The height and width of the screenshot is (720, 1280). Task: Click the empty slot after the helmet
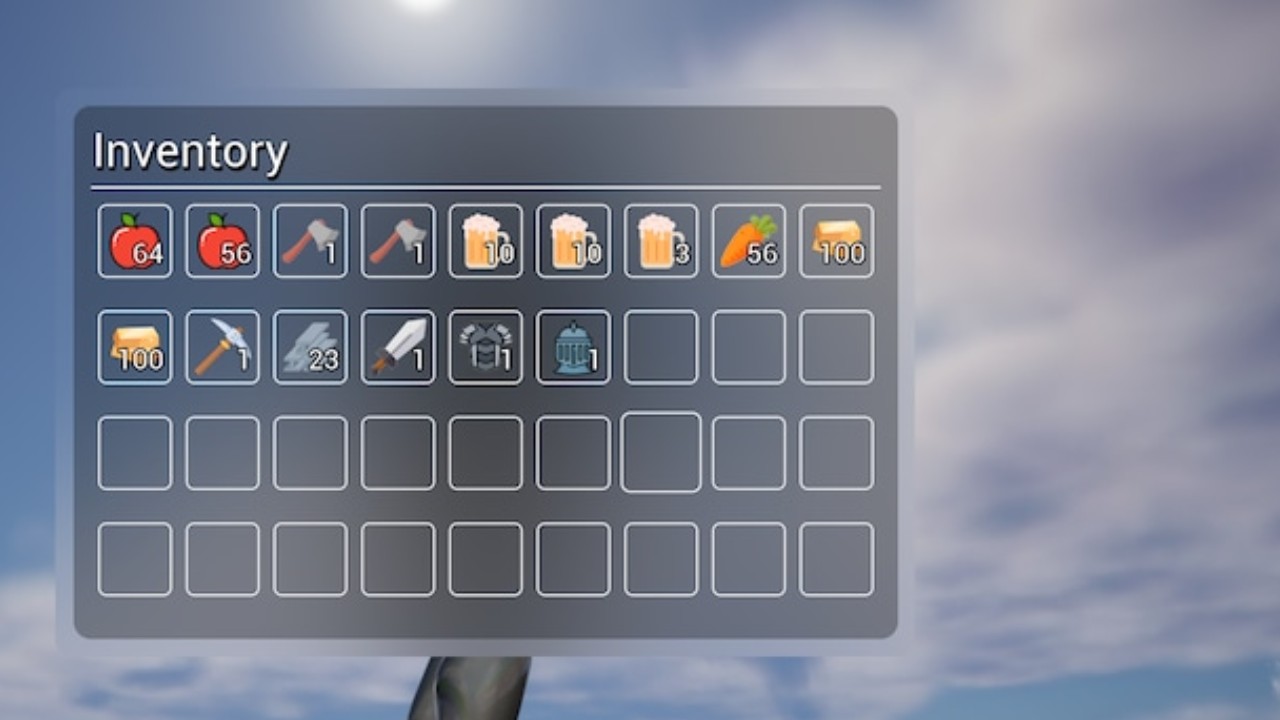click(x=660, y=346)
